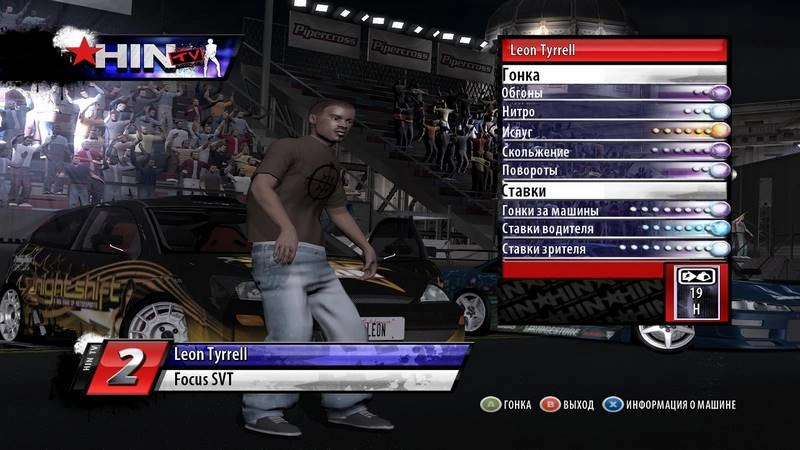The image size is (800, 450).
Task: Choose the Ставки зрителя row
Action: (614, 248)
